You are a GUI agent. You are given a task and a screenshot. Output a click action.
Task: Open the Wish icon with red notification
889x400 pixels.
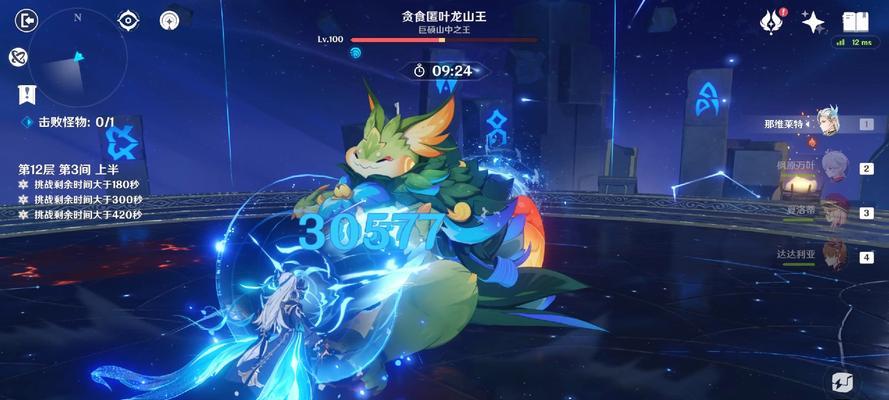pos(770,21)
